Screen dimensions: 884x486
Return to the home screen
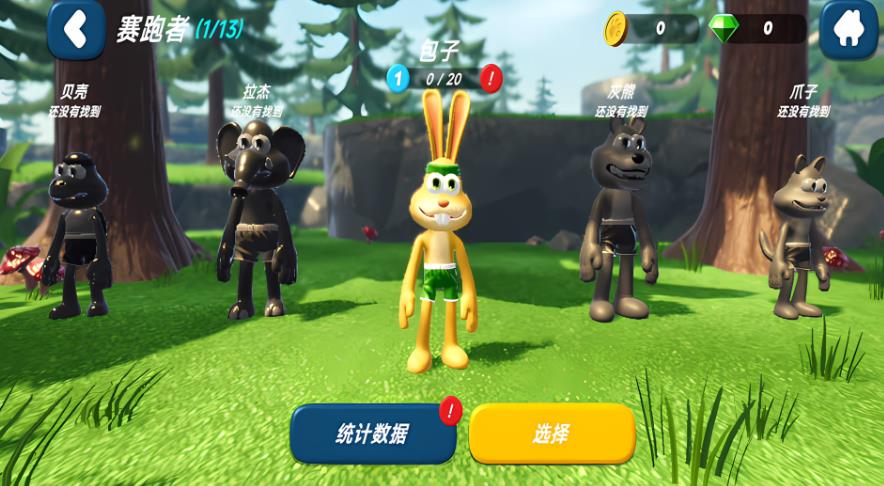click(x=849, y=29)
